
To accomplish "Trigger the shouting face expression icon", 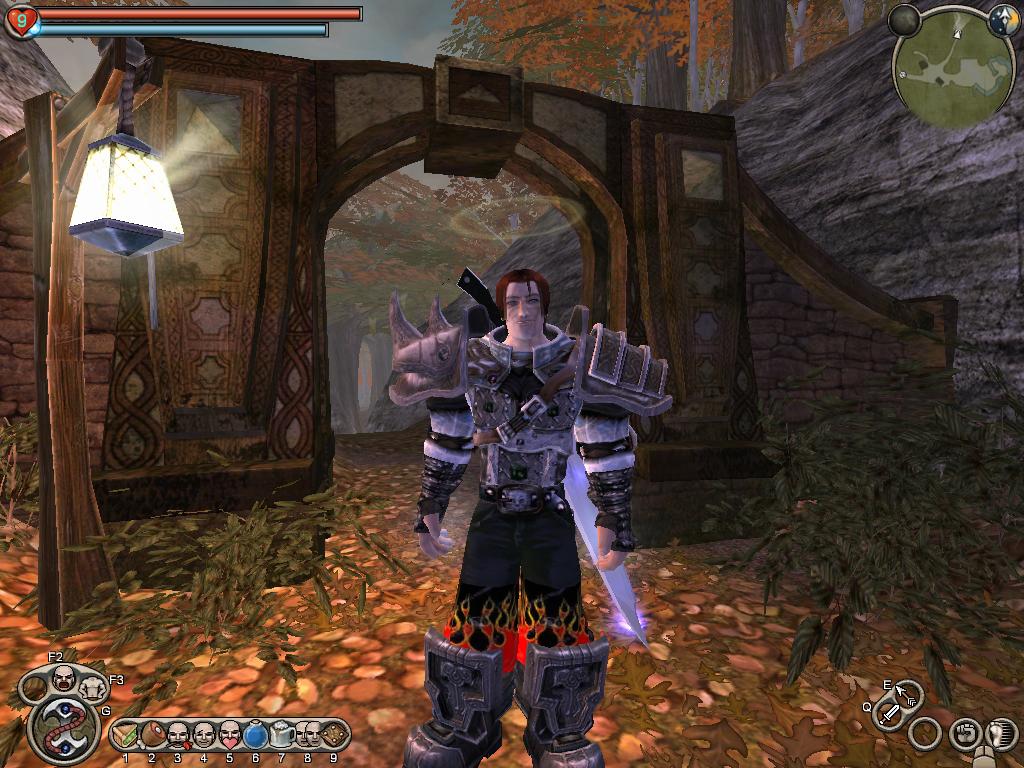I will (63, 679).
